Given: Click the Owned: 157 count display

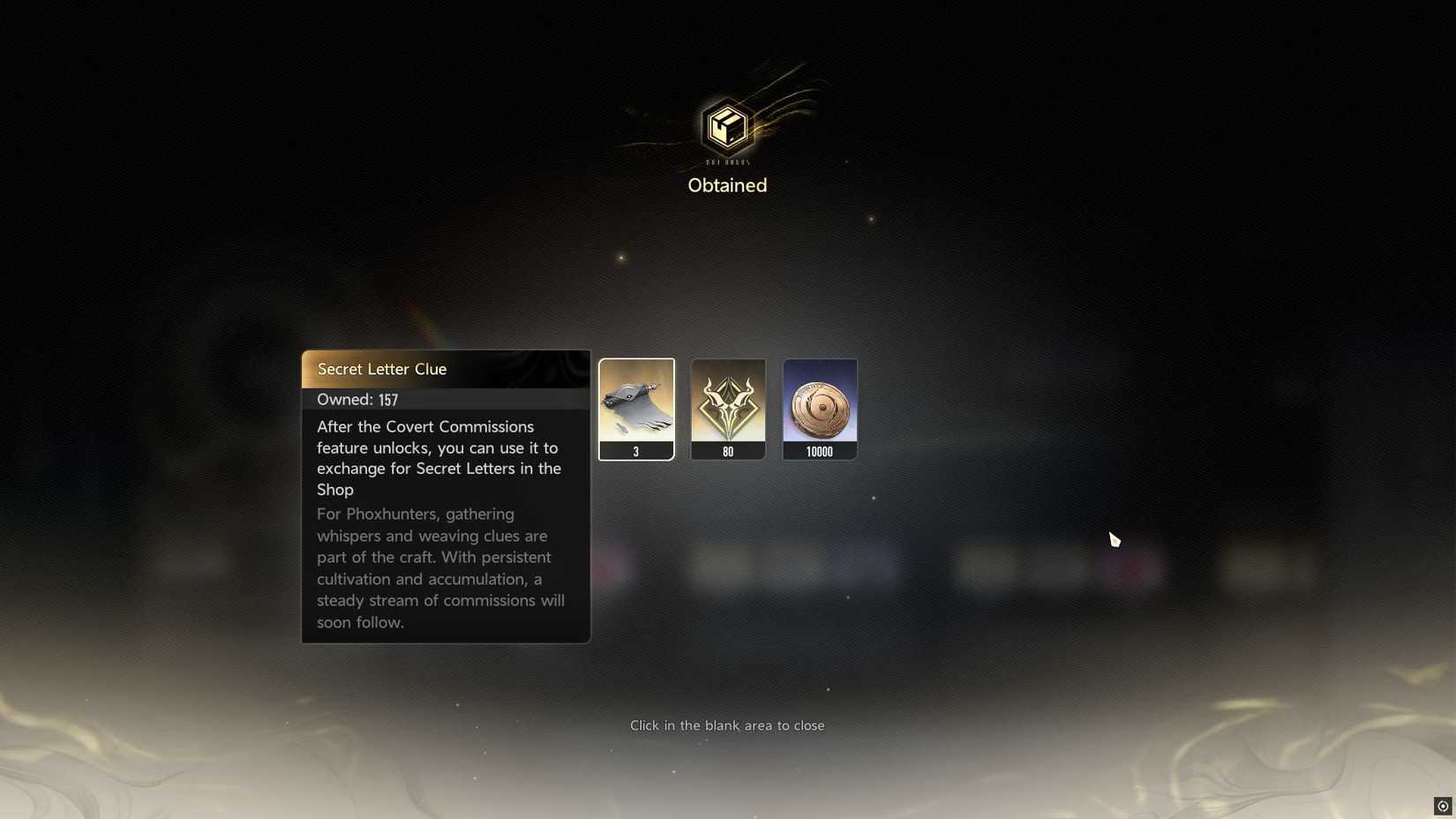Looking at the screenshot, I should pos(357,399).
